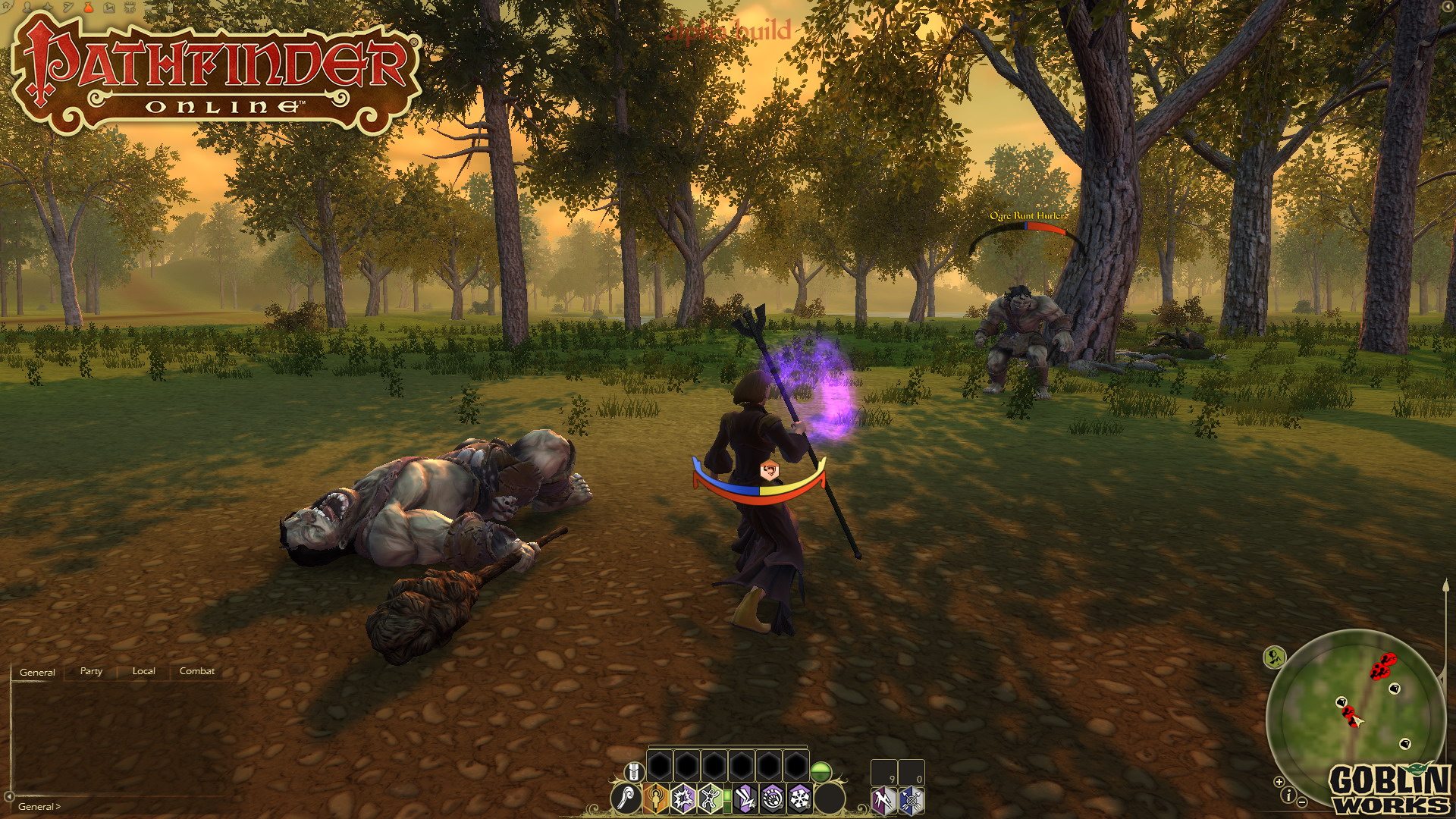Toggle the hex terrain overlay above the minimap
The image size is (1456, 819).
(1273, 657)
